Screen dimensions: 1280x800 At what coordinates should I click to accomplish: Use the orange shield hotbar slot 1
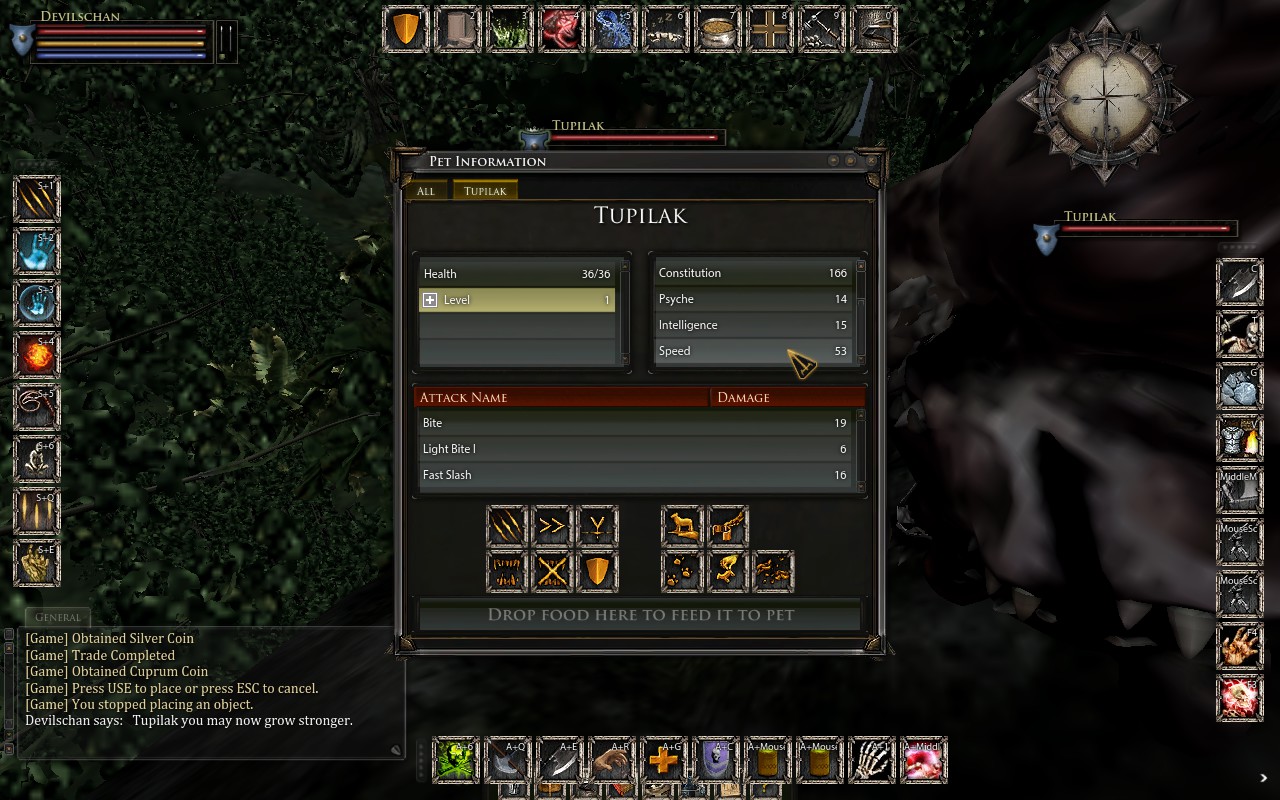[x=406, y=30]
